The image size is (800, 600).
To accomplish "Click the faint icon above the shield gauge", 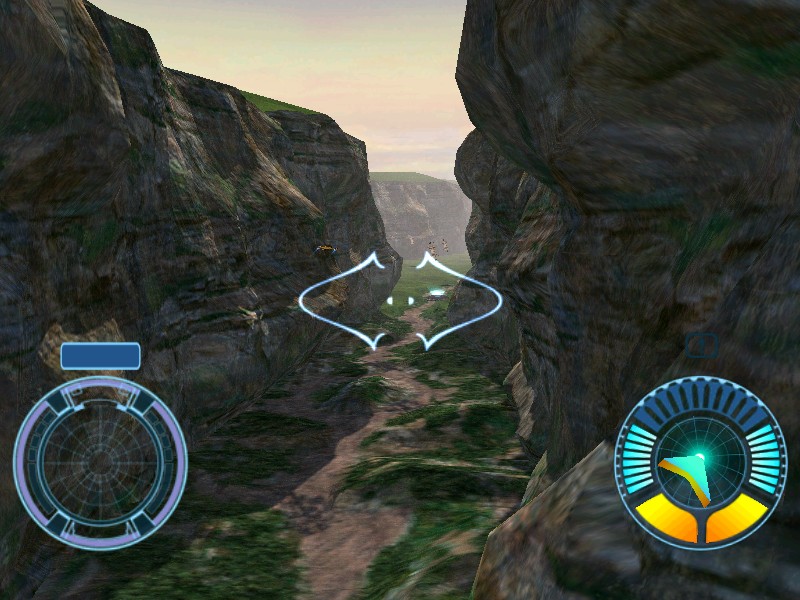I will point(703,346).
